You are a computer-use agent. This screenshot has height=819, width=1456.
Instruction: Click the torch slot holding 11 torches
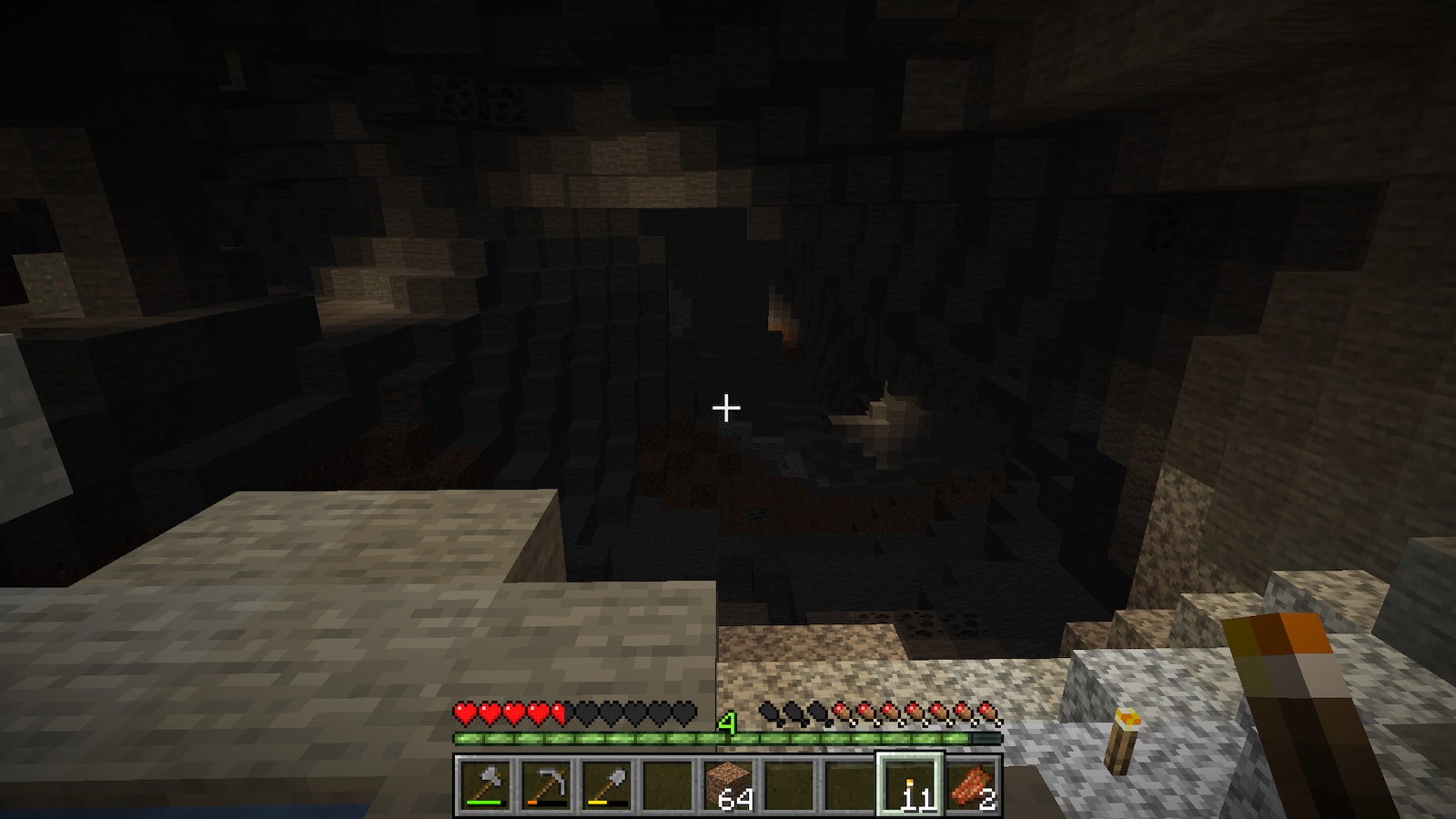tap(910, 784)
